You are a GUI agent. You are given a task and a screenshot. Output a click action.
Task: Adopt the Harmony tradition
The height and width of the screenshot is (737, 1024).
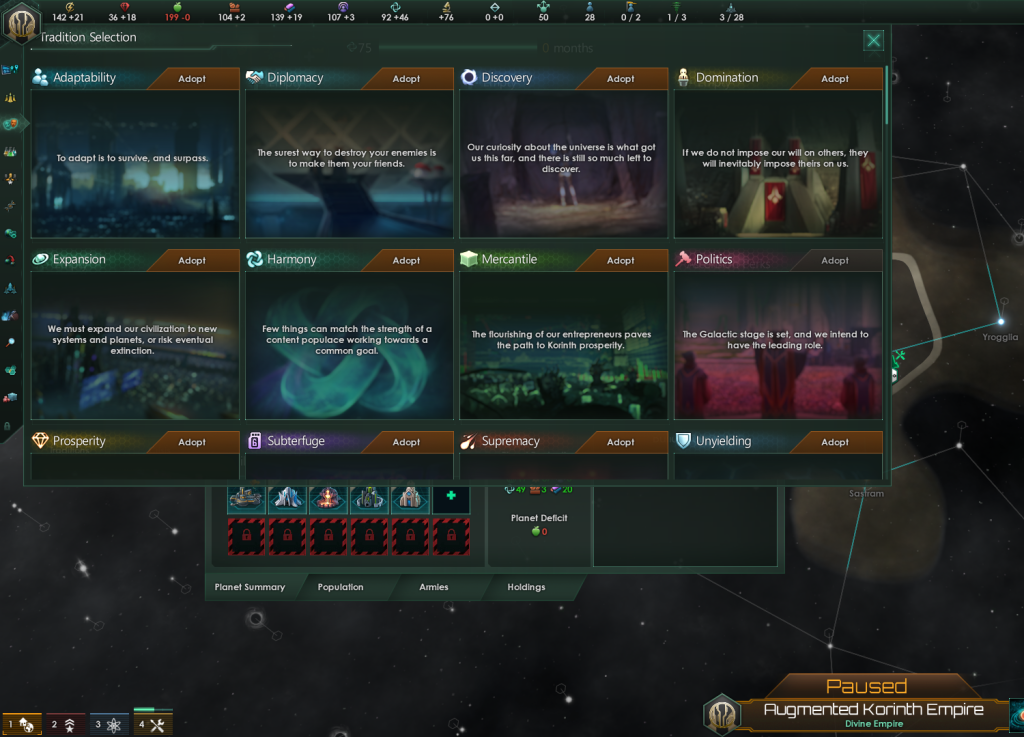pyautogui.click(x=406, y=261)
